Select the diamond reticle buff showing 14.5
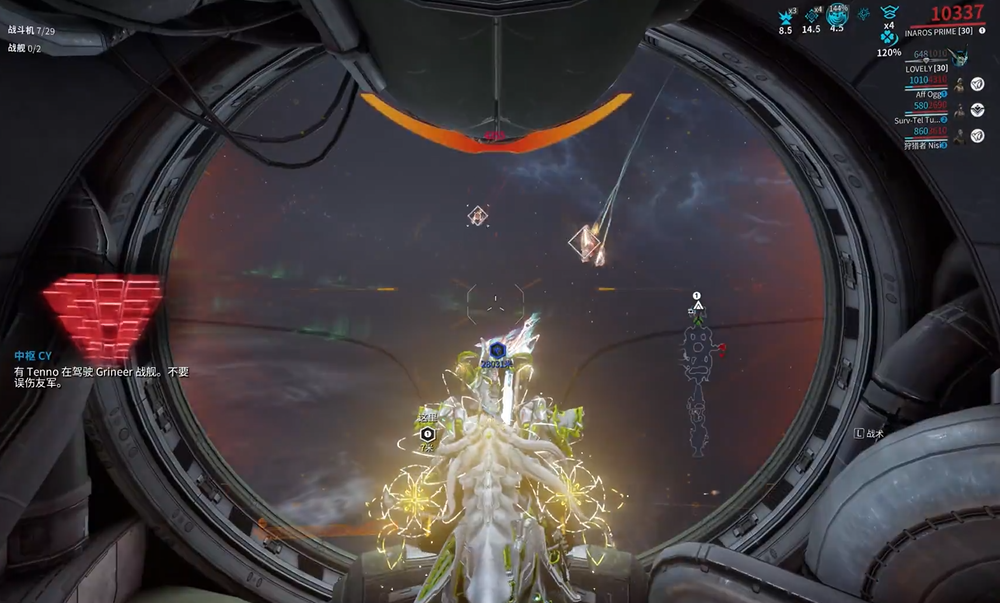Screen dimensions: 1000x603 coord(811,15)
